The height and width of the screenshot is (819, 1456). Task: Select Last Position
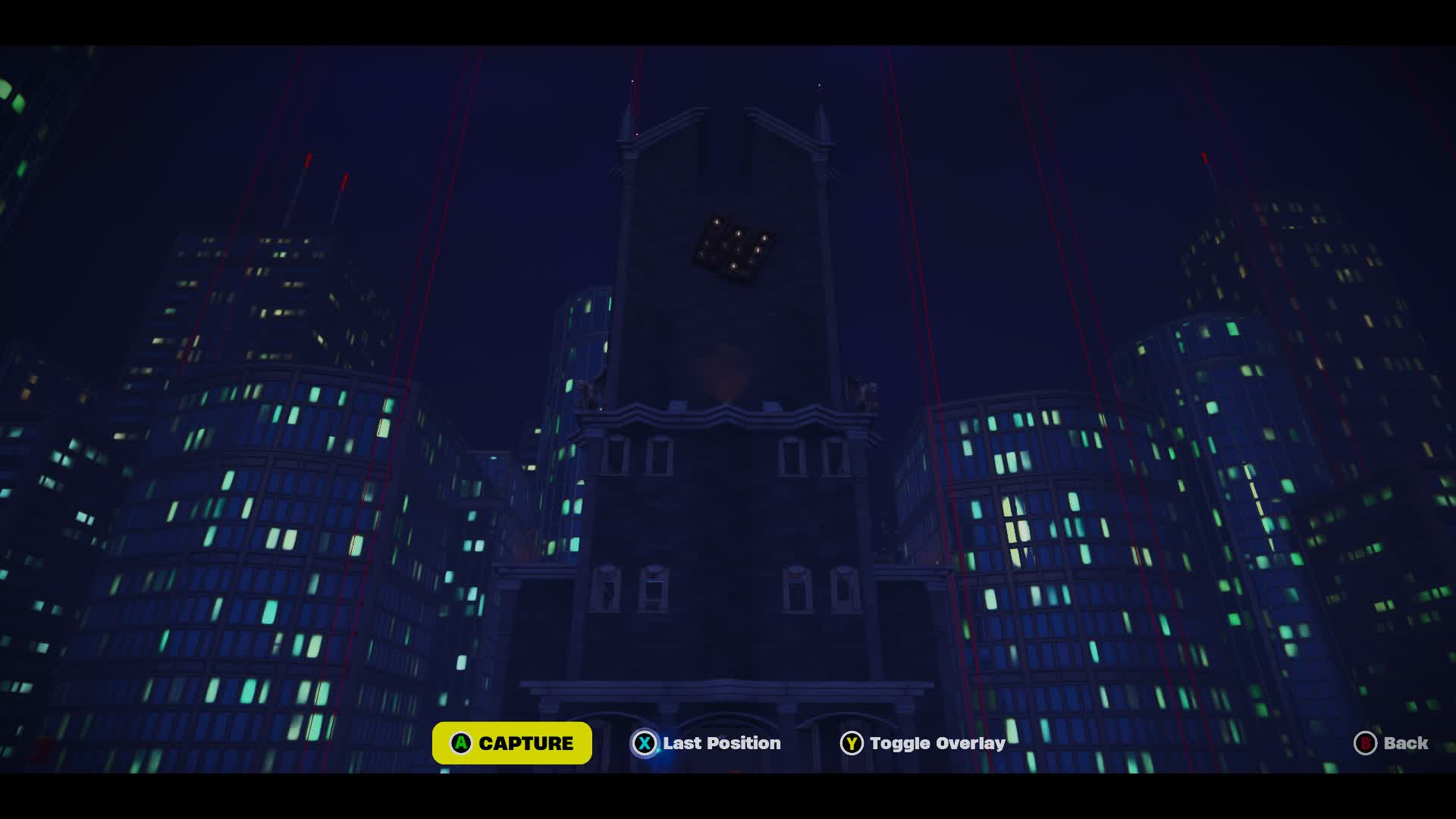pyautogui.click(x=720, y=743)
